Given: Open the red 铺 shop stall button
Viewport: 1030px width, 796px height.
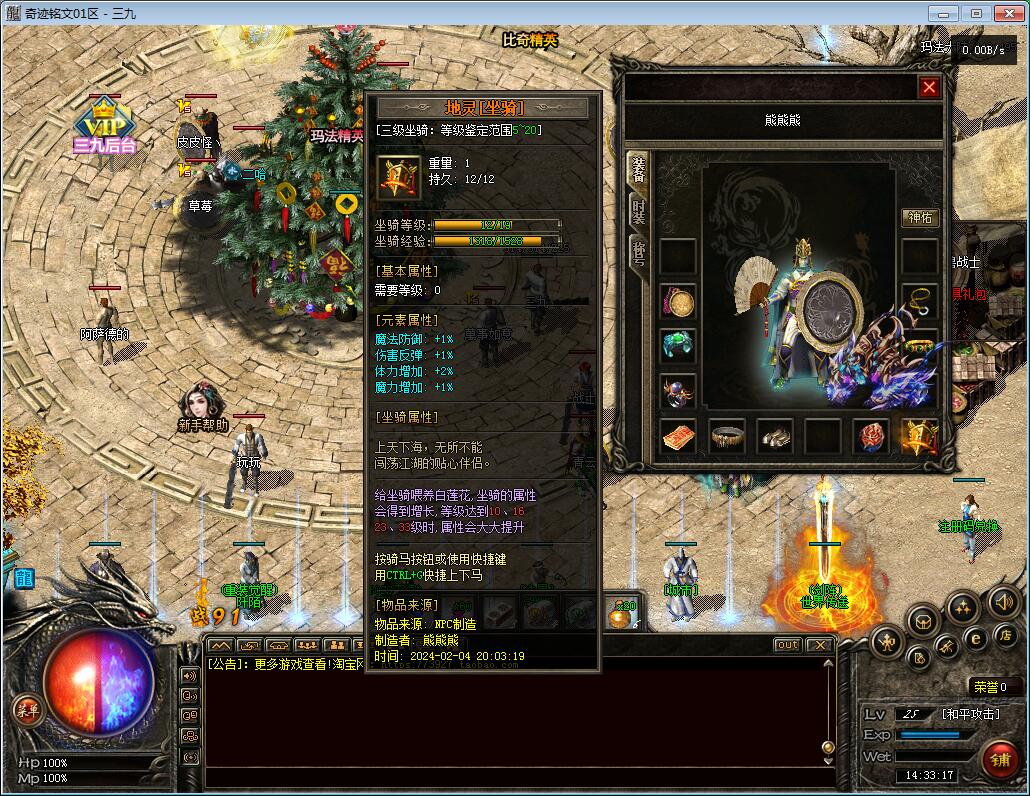Looking at the screenshot, I should [999, 757].
